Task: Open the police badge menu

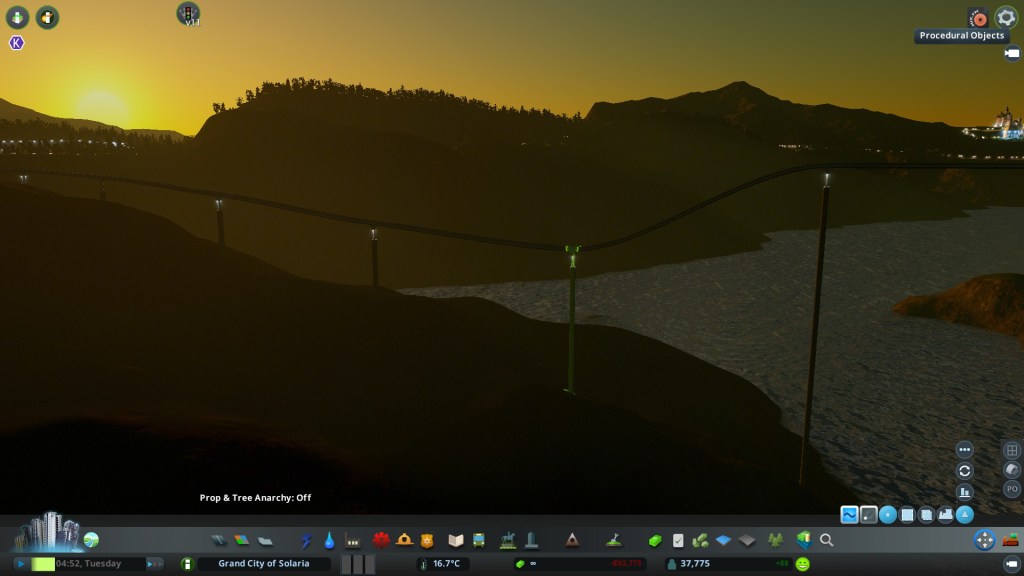Action: click(x=427, y=540)
